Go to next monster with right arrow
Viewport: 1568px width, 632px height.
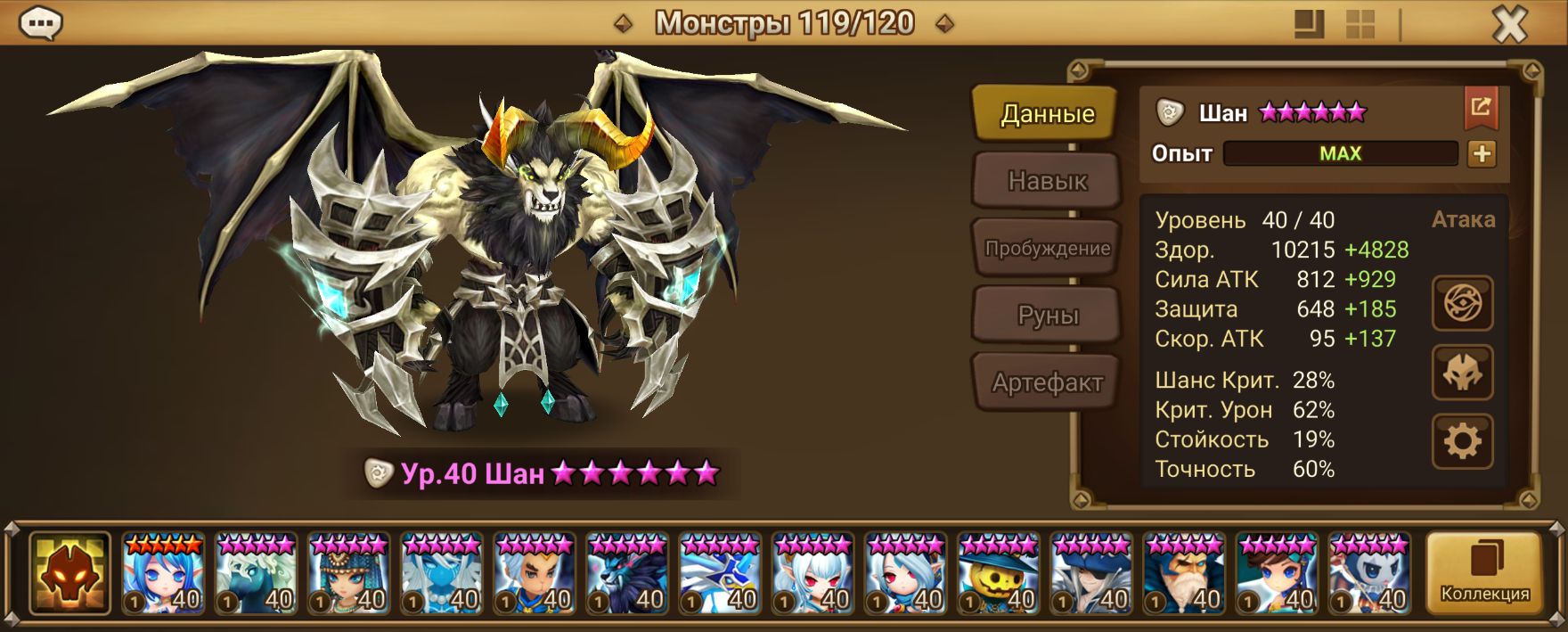tap(944, 24)
